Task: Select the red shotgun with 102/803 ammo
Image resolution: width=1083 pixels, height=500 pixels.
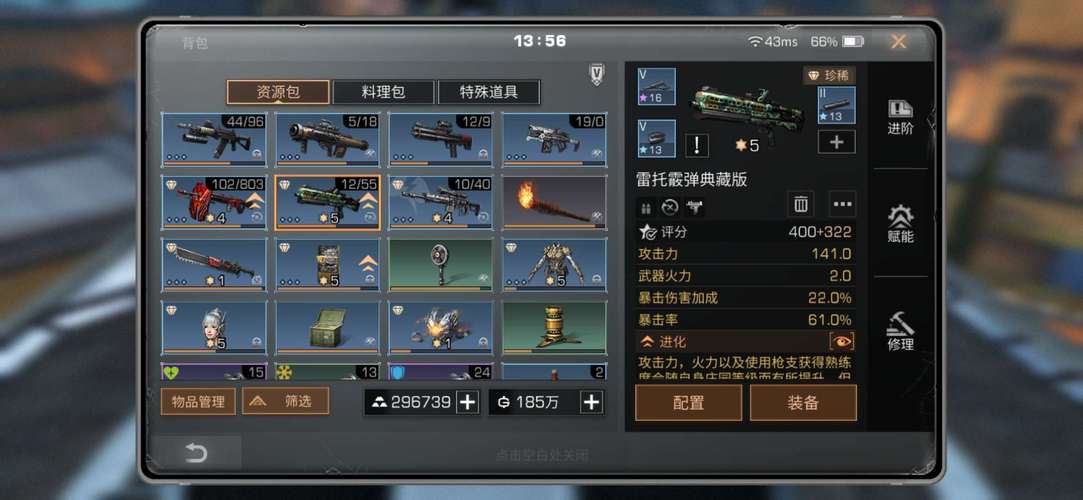Action: (214, 203)
